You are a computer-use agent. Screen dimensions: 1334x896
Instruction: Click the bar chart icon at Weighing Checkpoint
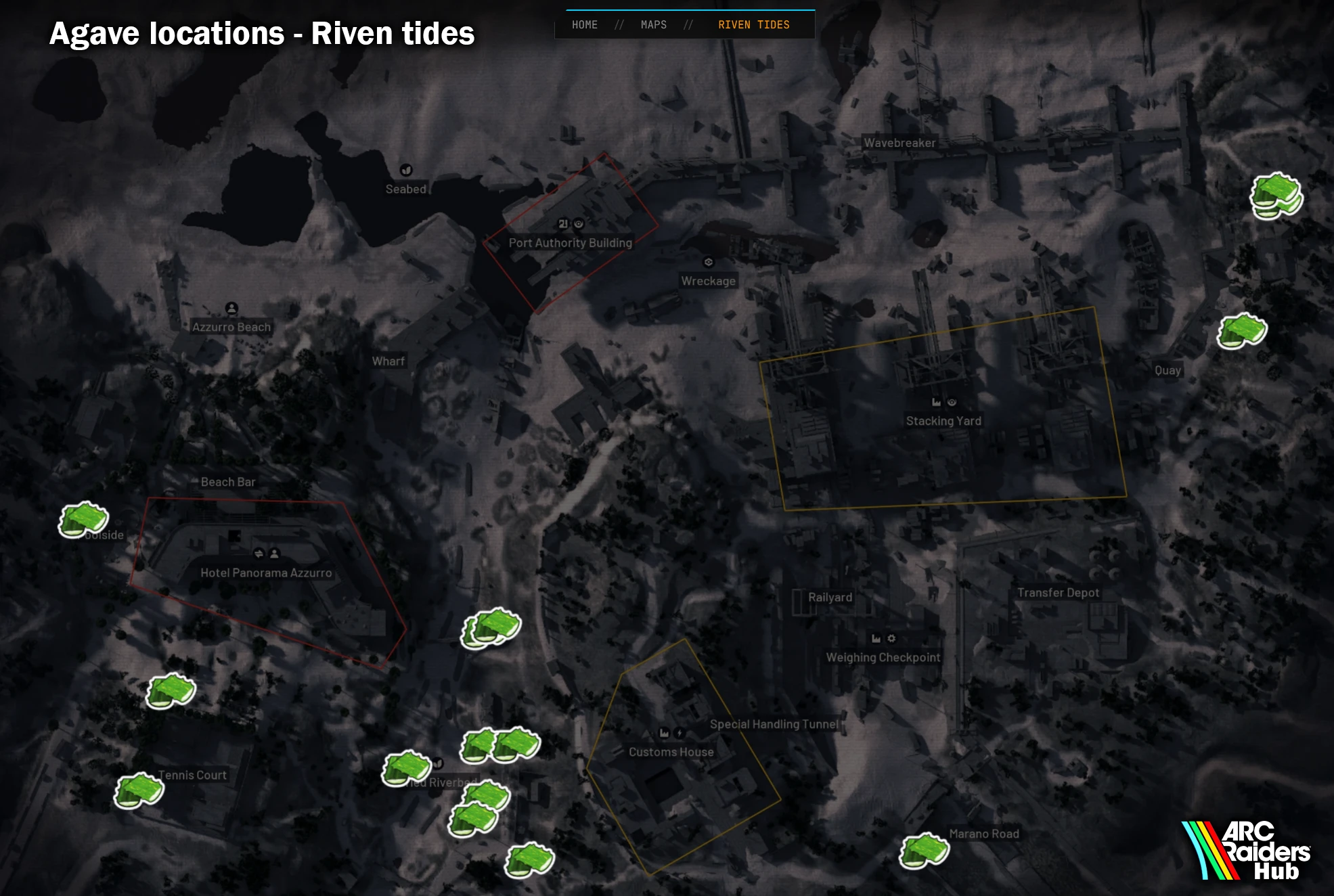point(875,637)
